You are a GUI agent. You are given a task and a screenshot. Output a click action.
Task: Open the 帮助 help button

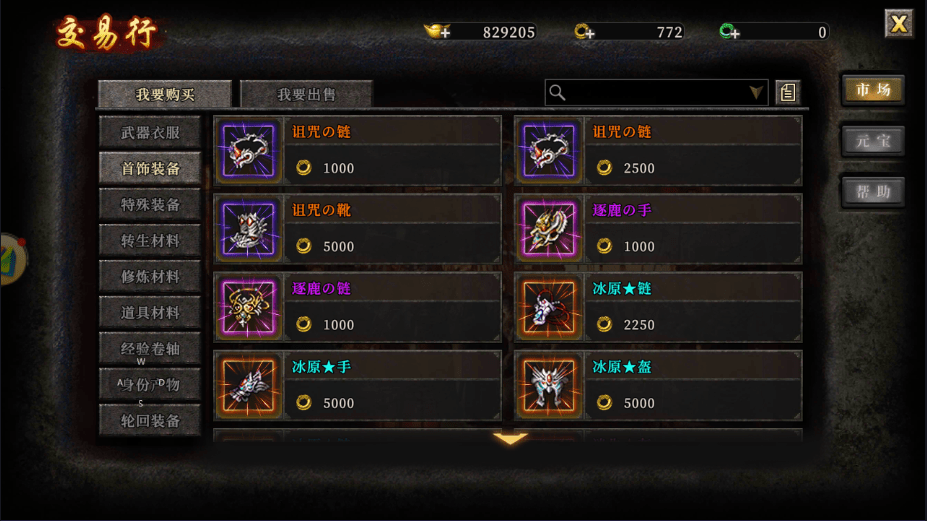coord(873,192)
